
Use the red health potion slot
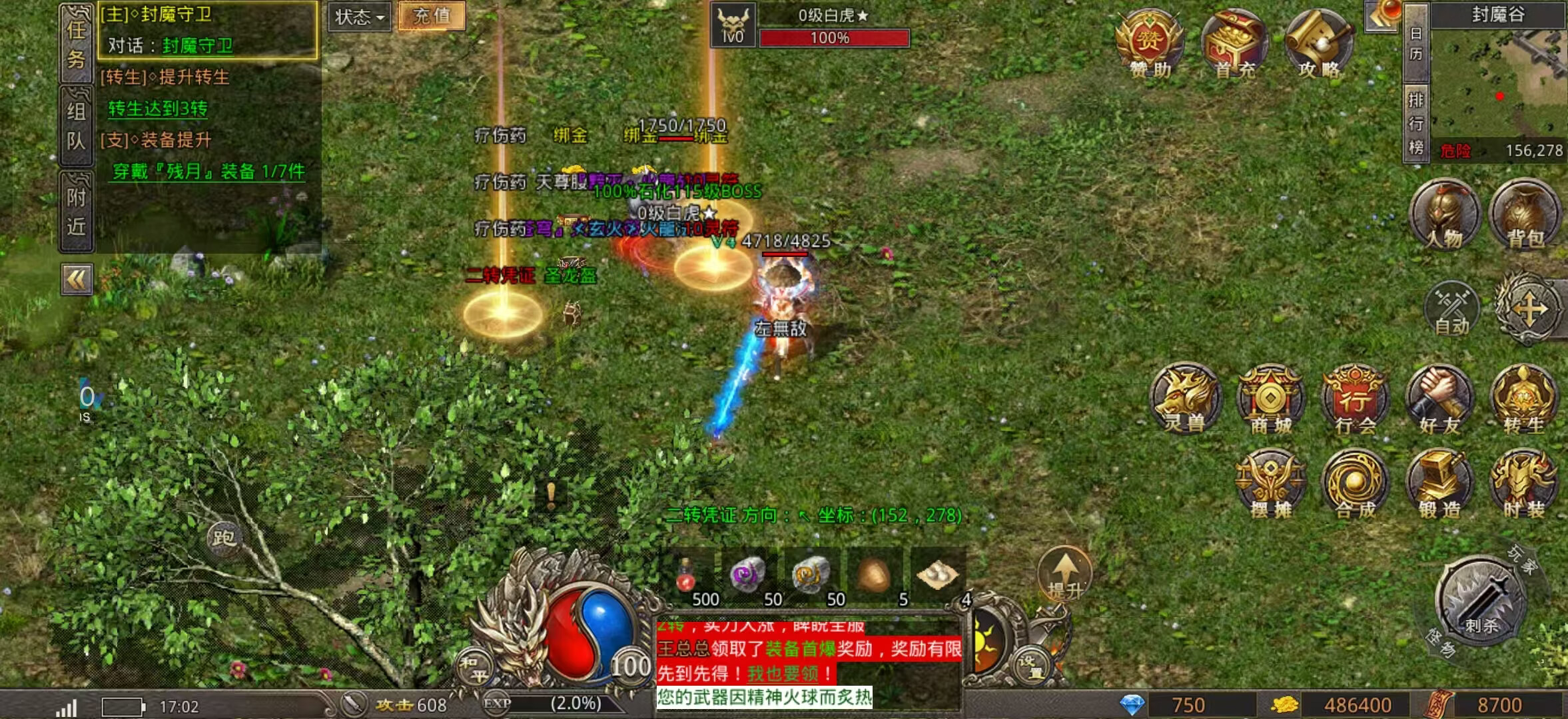(x=687, y=576)
